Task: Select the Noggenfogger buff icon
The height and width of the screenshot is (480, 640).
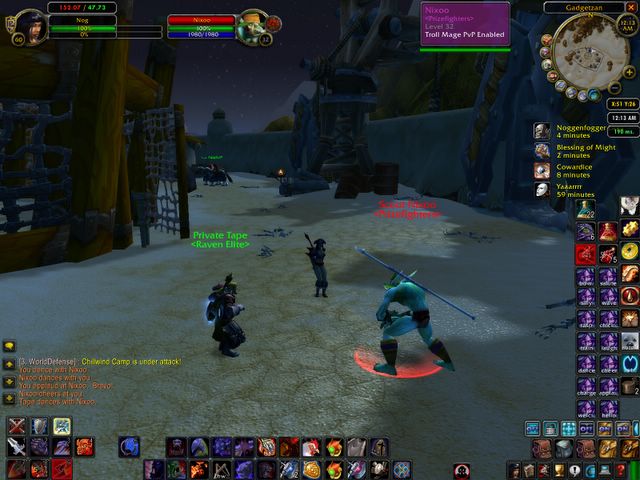Action: point(541,131)
